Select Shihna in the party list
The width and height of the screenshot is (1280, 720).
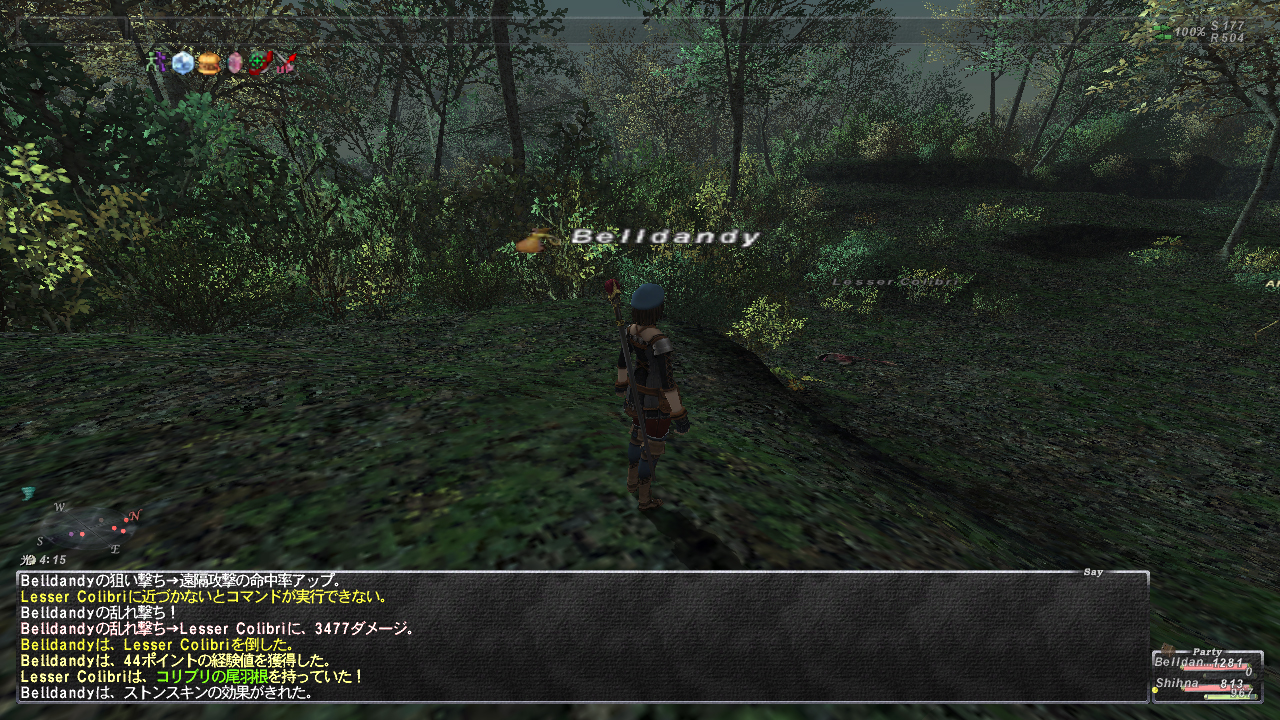pyautogui.click(x=1206, y=684)
